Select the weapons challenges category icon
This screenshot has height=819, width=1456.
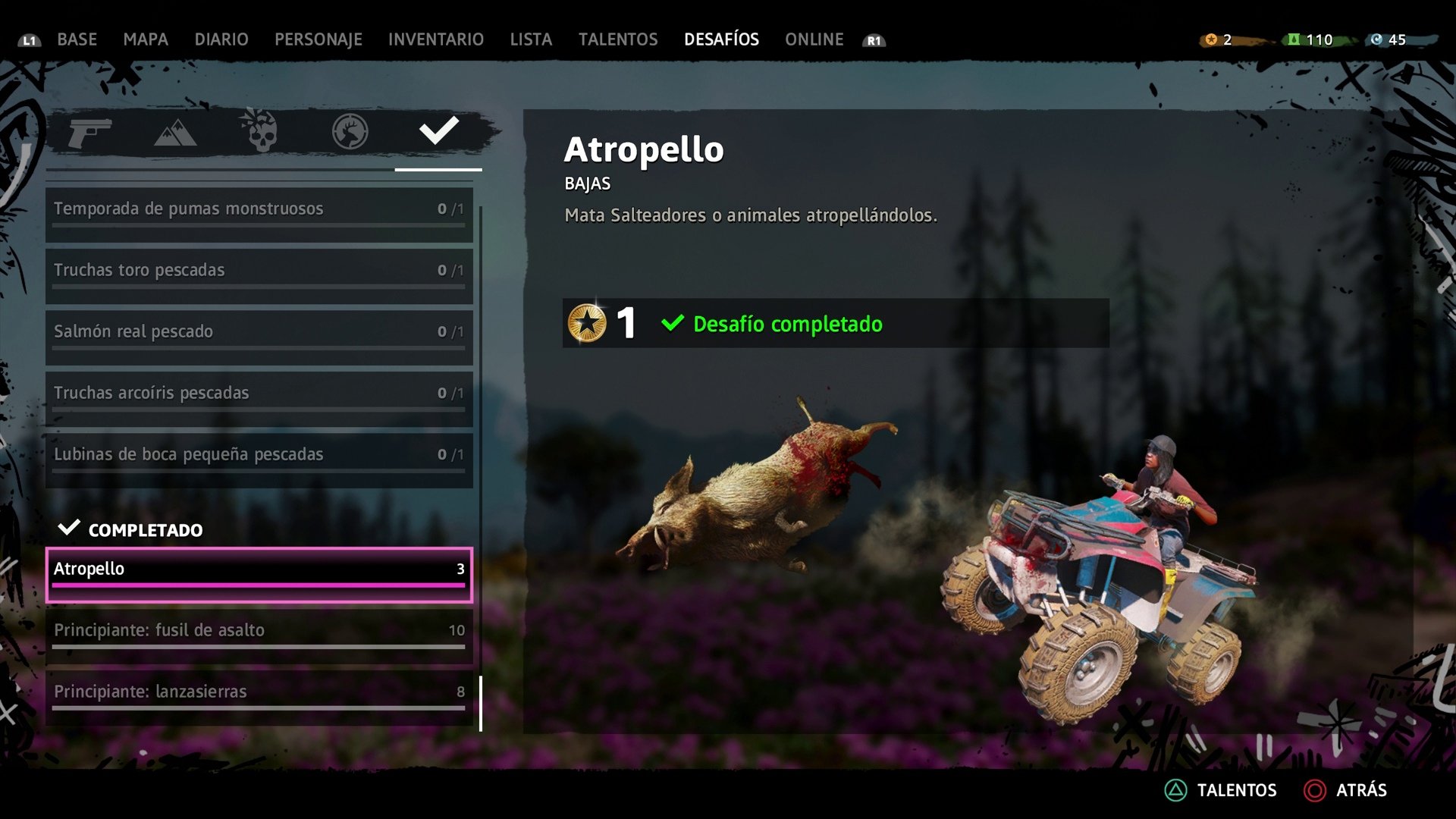click(x=91, y=133)
